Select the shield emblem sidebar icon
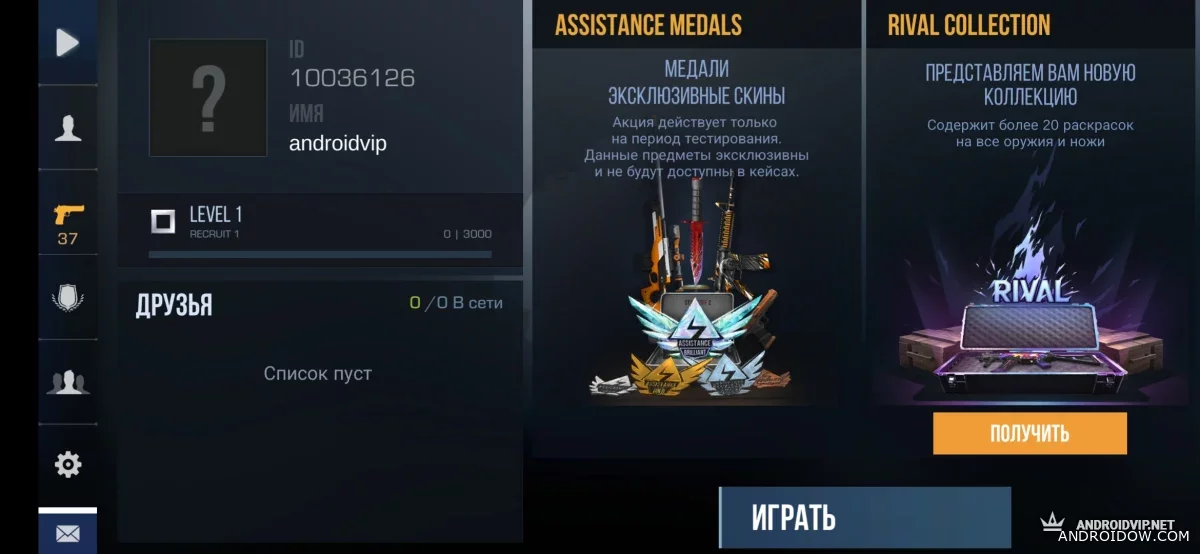Image resolution: width=1200 pixels, height=554 pixels. 67,298
